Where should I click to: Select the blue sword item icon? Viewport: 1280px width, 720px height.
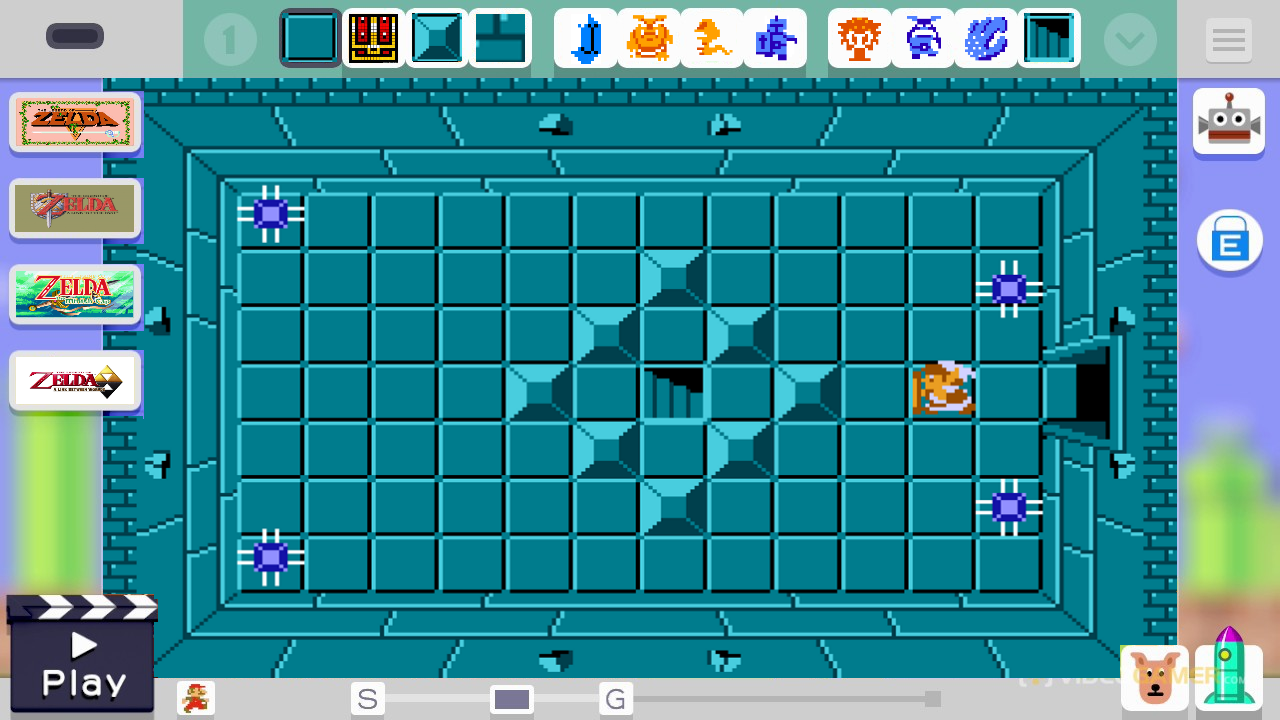586,38
